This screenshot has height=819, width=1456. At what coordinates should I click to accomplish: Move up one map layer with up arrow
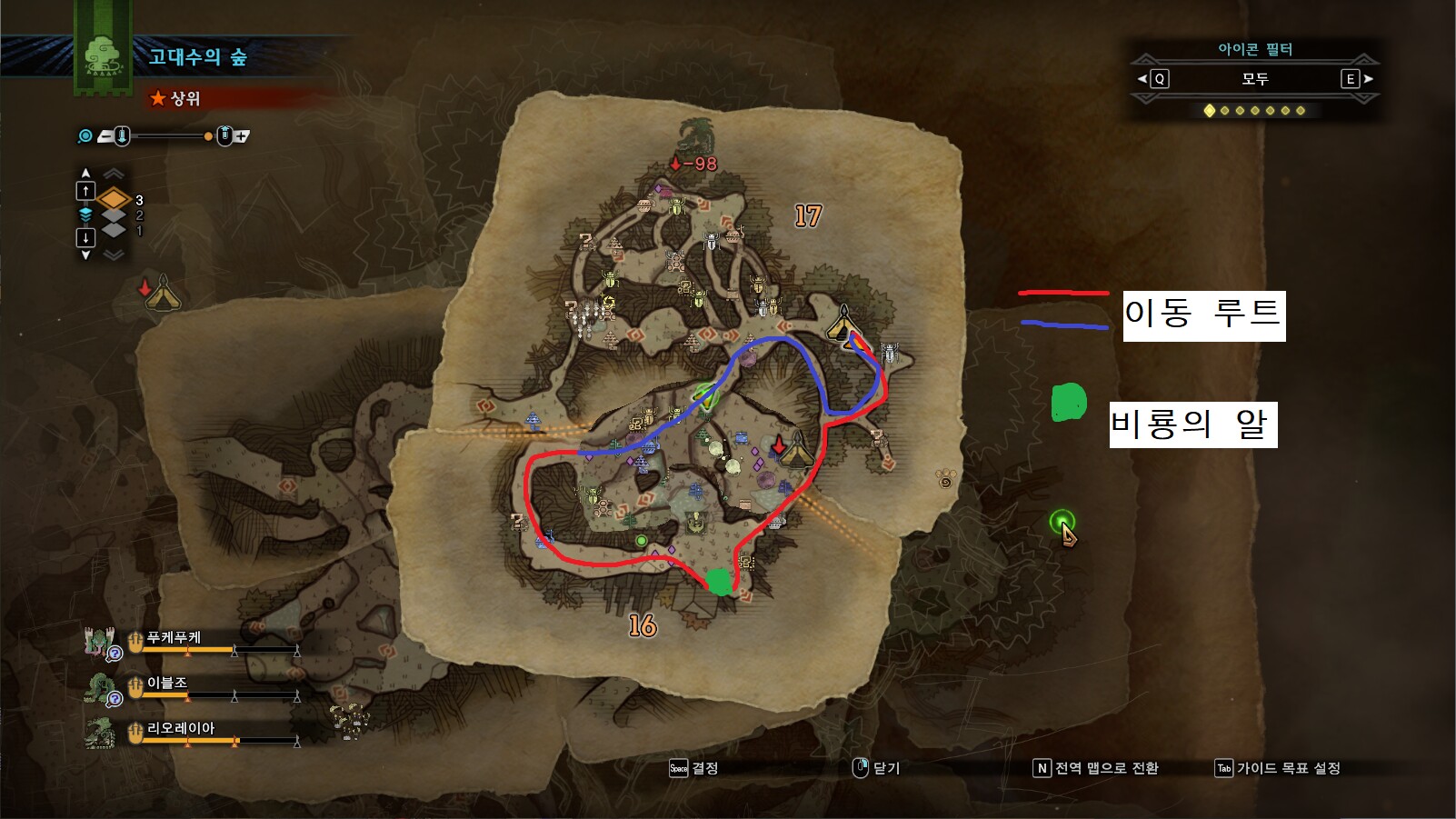point(85,190)
